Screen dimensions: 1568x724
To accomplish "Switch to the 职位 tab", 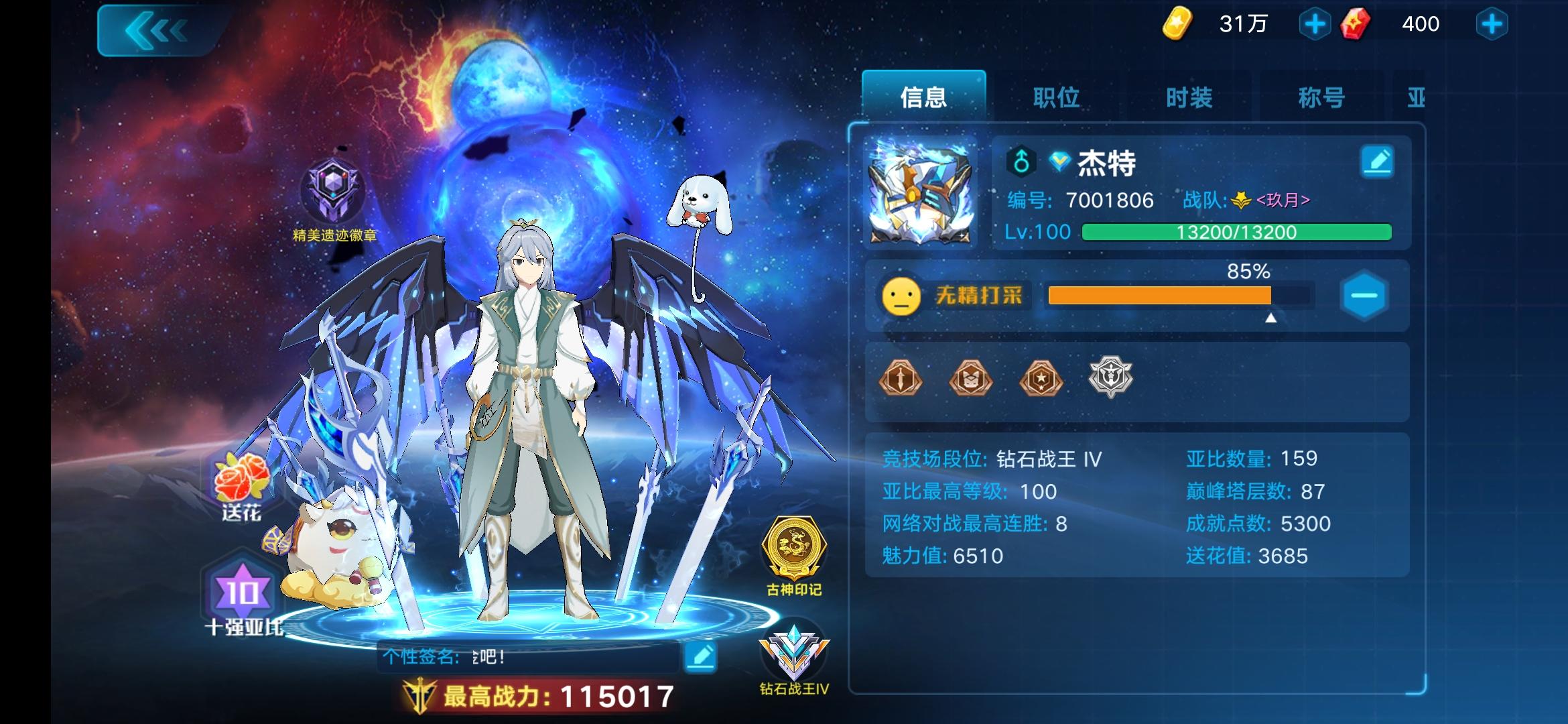I will click(1058, 97).
